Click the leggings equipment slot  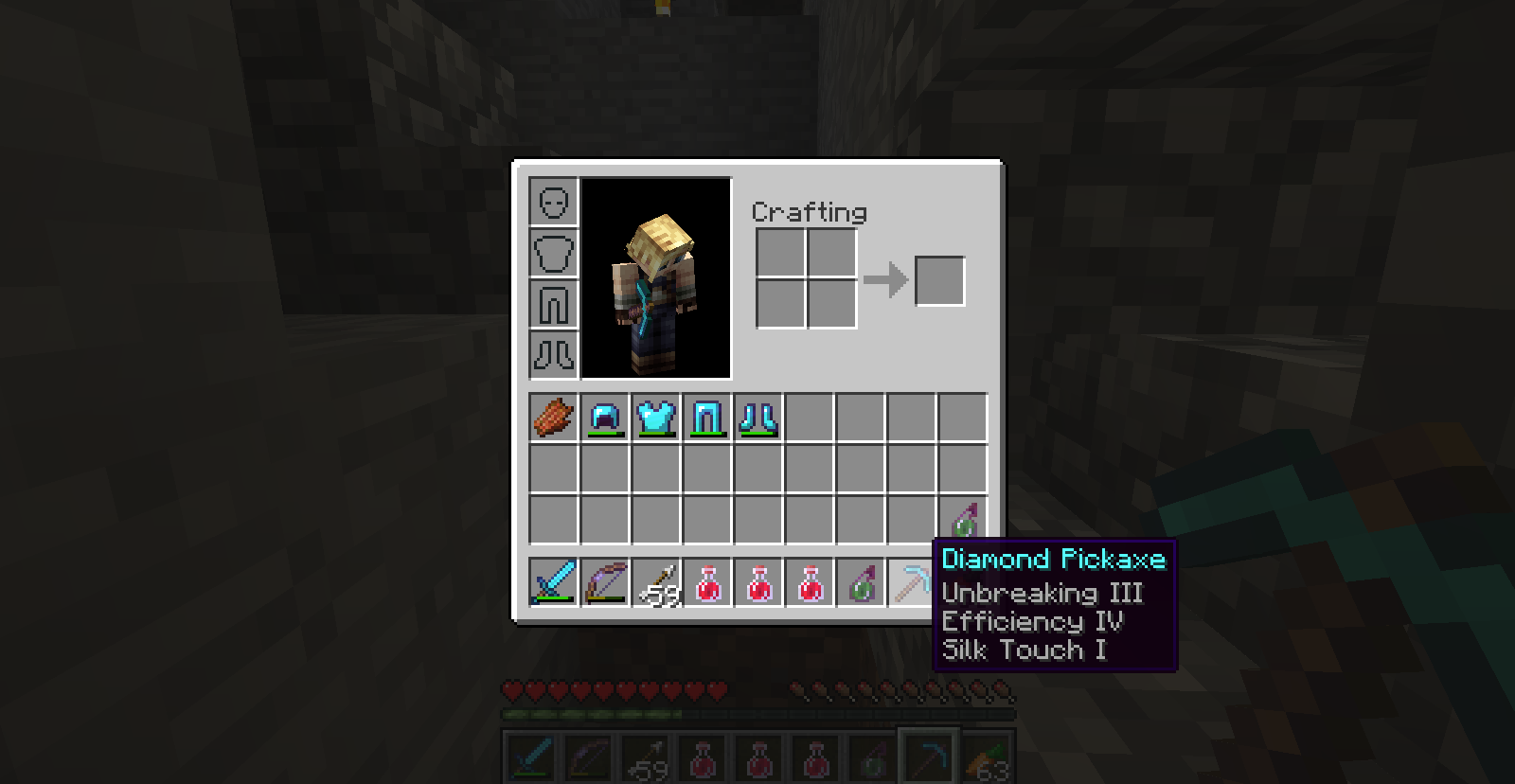[554, 301]
